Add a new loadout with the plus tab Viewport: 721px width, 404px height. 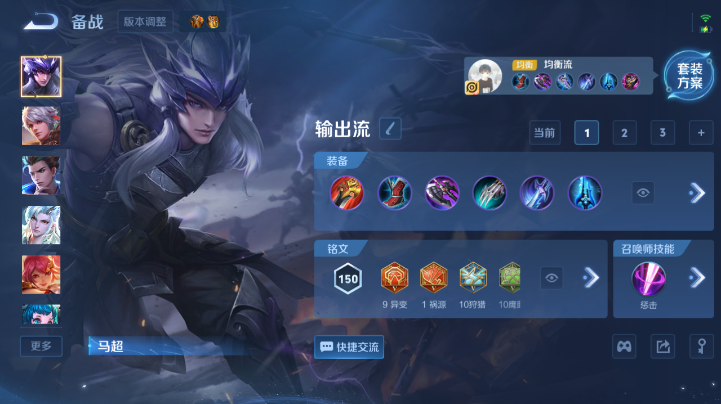(x=701, y=133)
